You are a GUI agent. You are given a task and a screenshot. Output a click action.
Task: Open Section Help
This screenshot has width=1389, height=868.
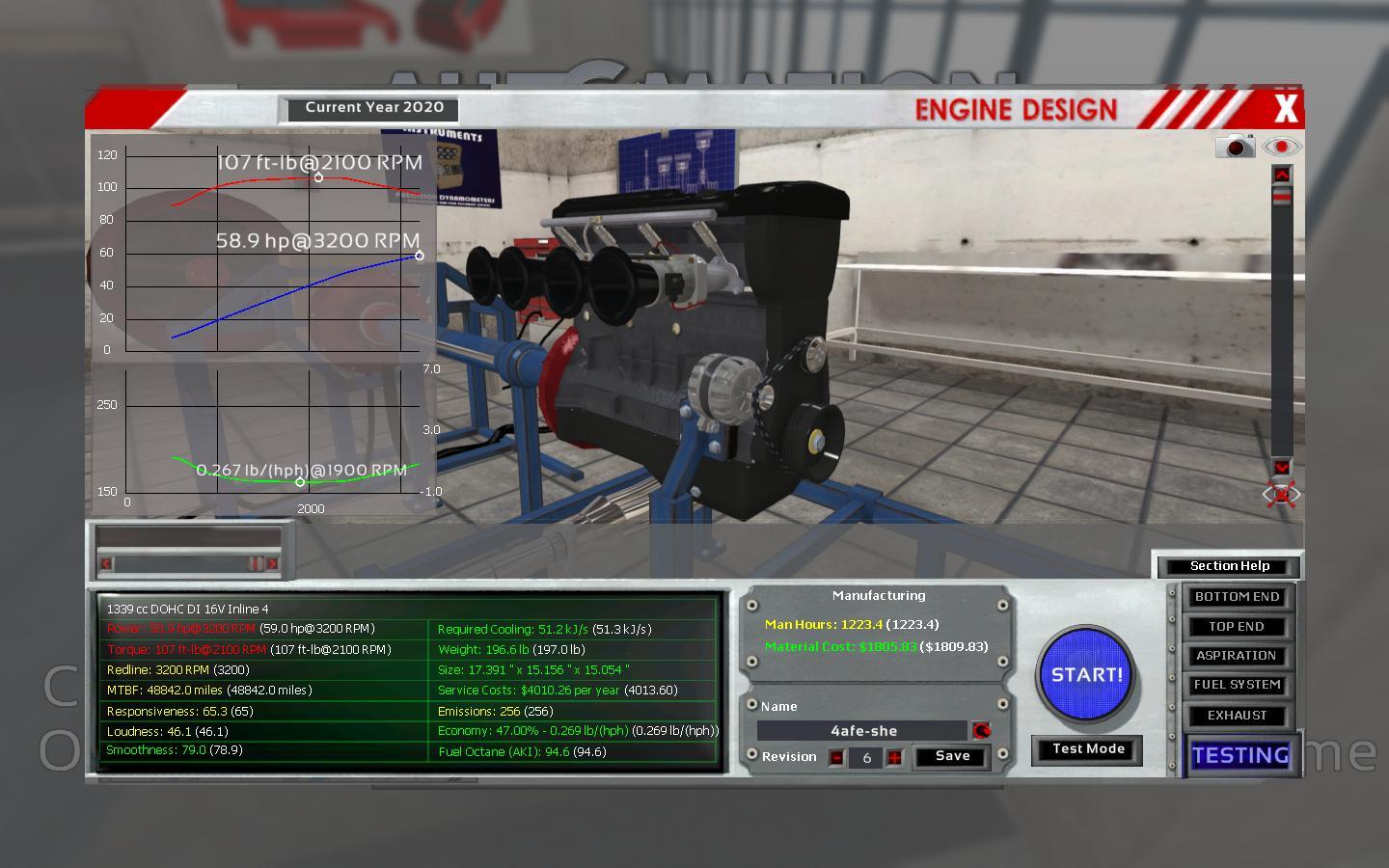(1229, 566)
